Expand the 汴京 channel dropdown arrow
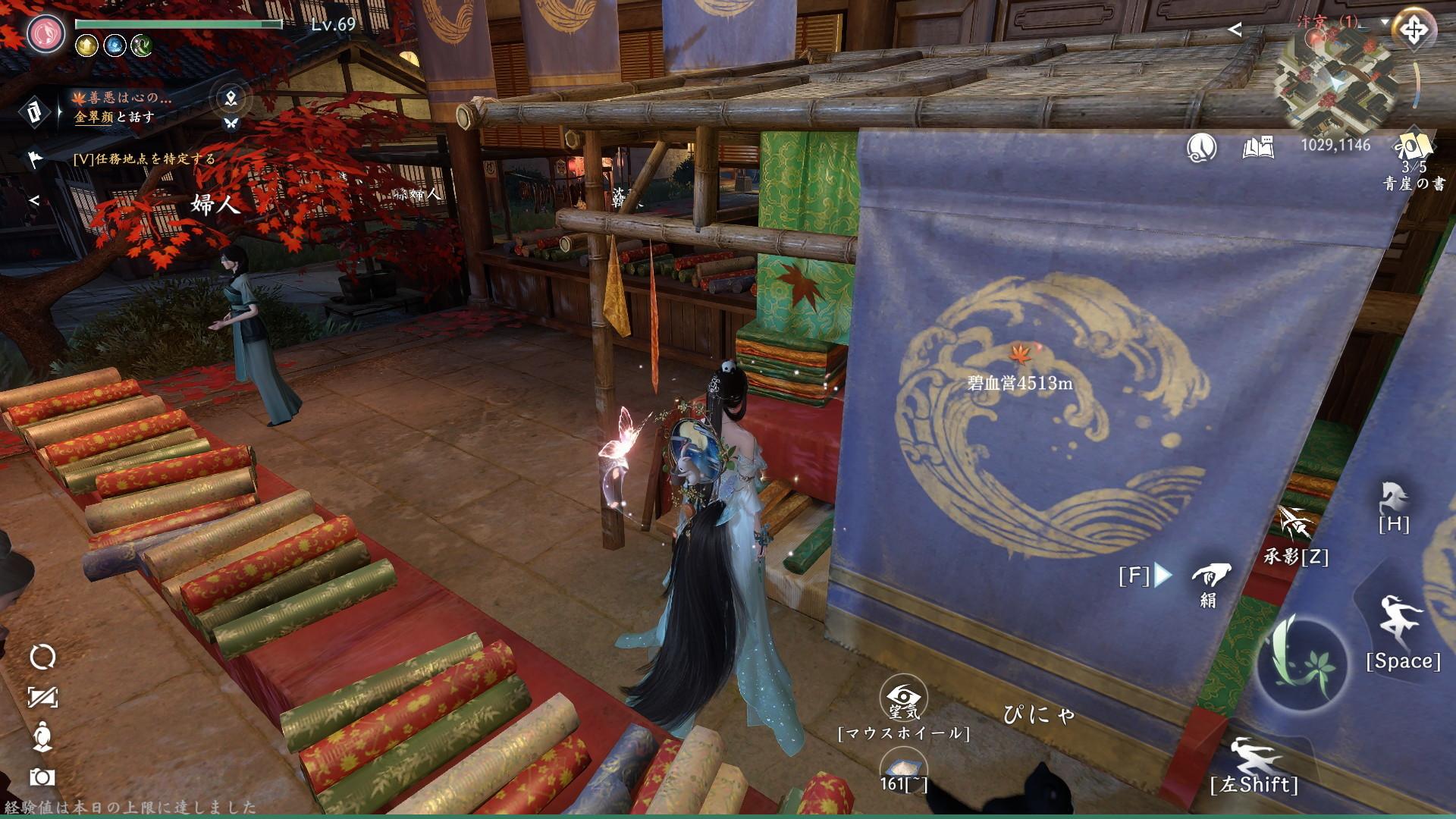The width and height of the screenshot is (1456, 819). pyautogui.click(x=1385, y=22)
